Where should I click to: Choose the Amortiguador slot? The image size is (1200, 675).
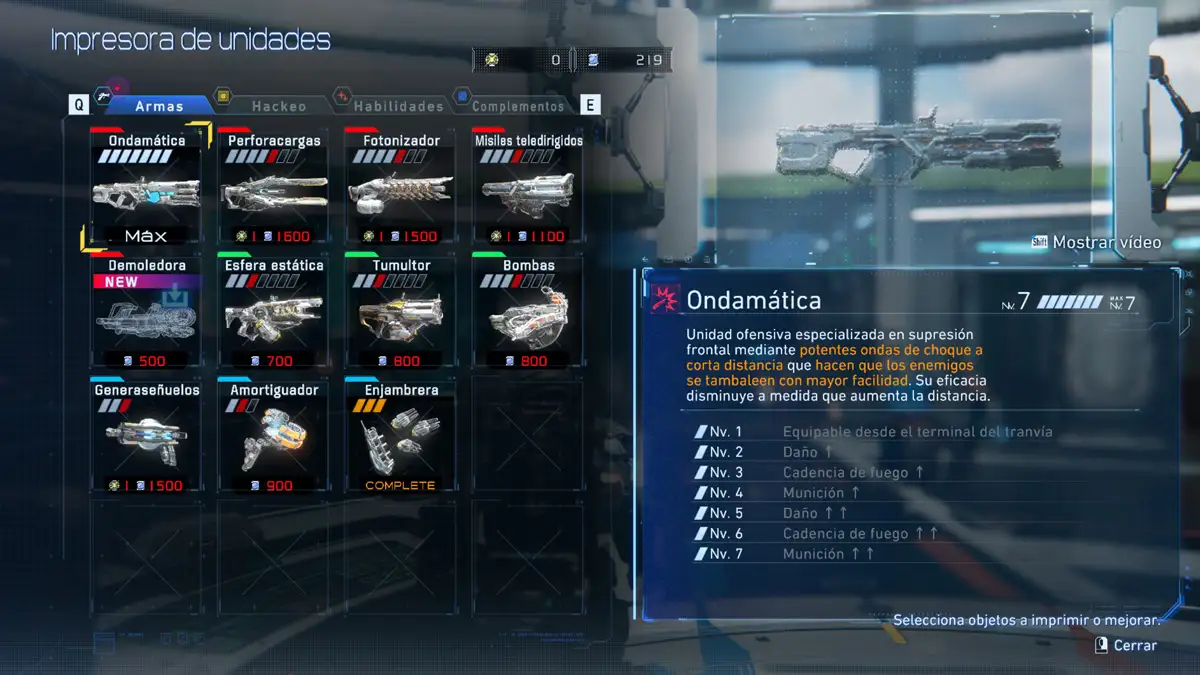tap(274, 437)
